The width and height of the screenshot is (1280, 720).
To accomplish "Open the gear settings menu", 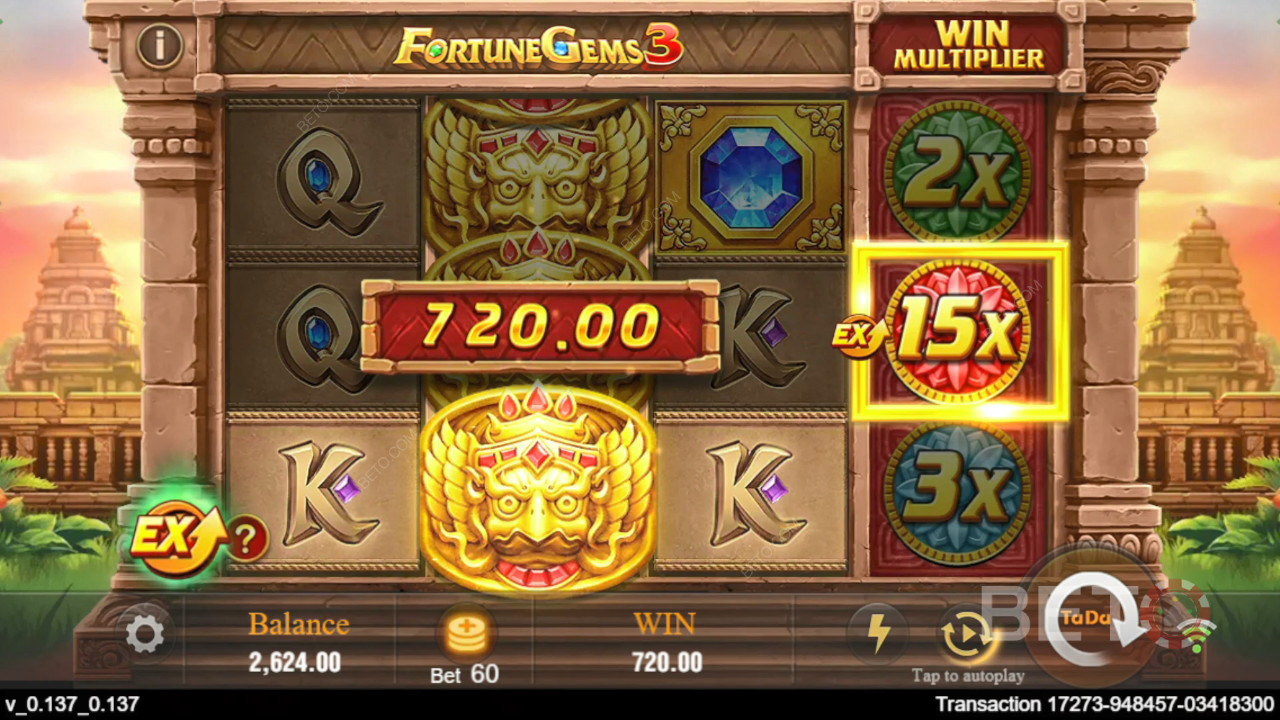I will 146,635.
